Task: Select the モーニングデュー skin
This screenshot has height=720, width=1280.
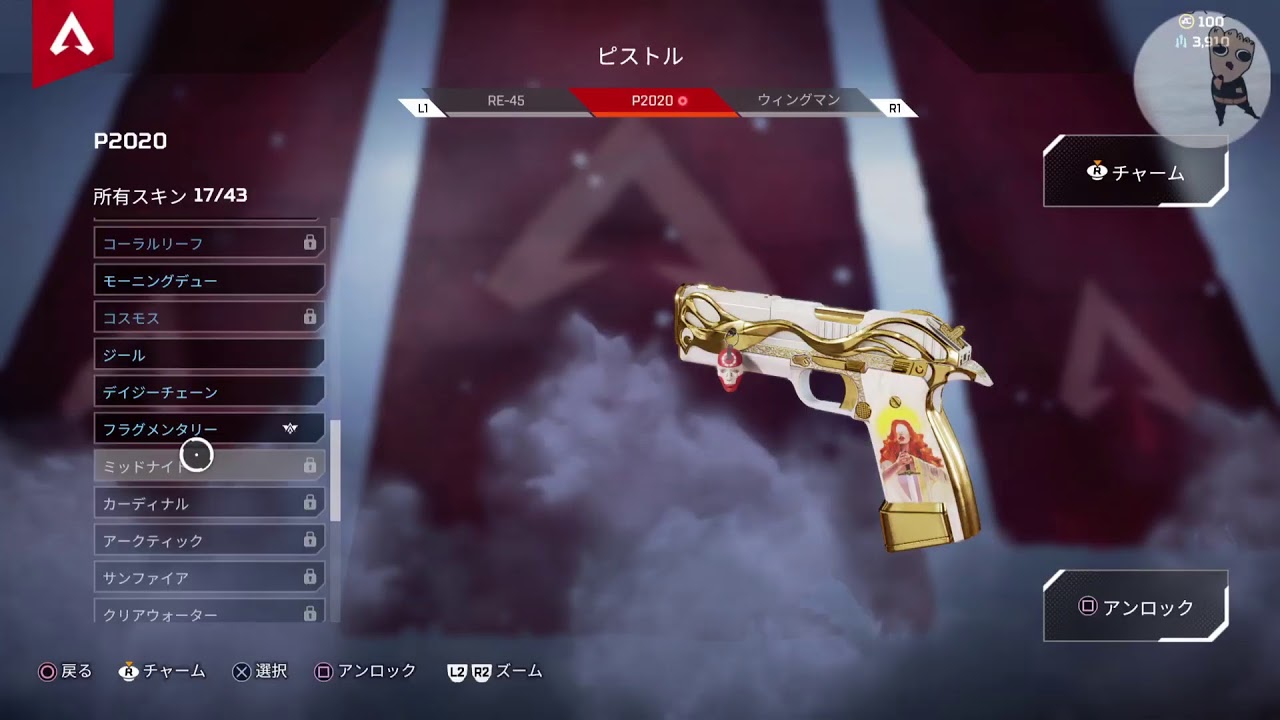Action: pyautogui.click(x=209, y=281)
